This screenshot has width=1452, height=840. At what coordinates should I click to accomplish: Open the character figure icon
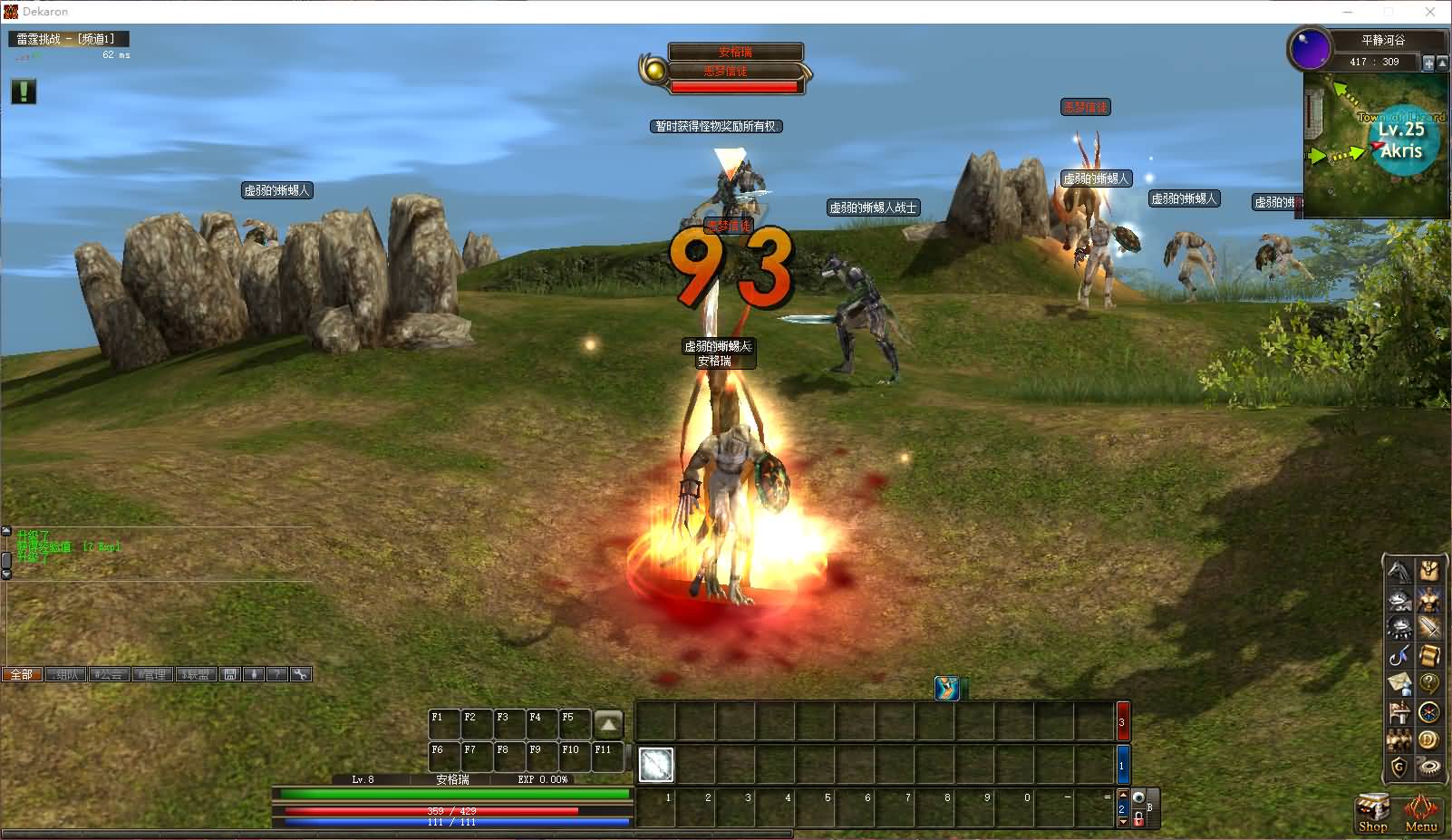[1429, 599]
